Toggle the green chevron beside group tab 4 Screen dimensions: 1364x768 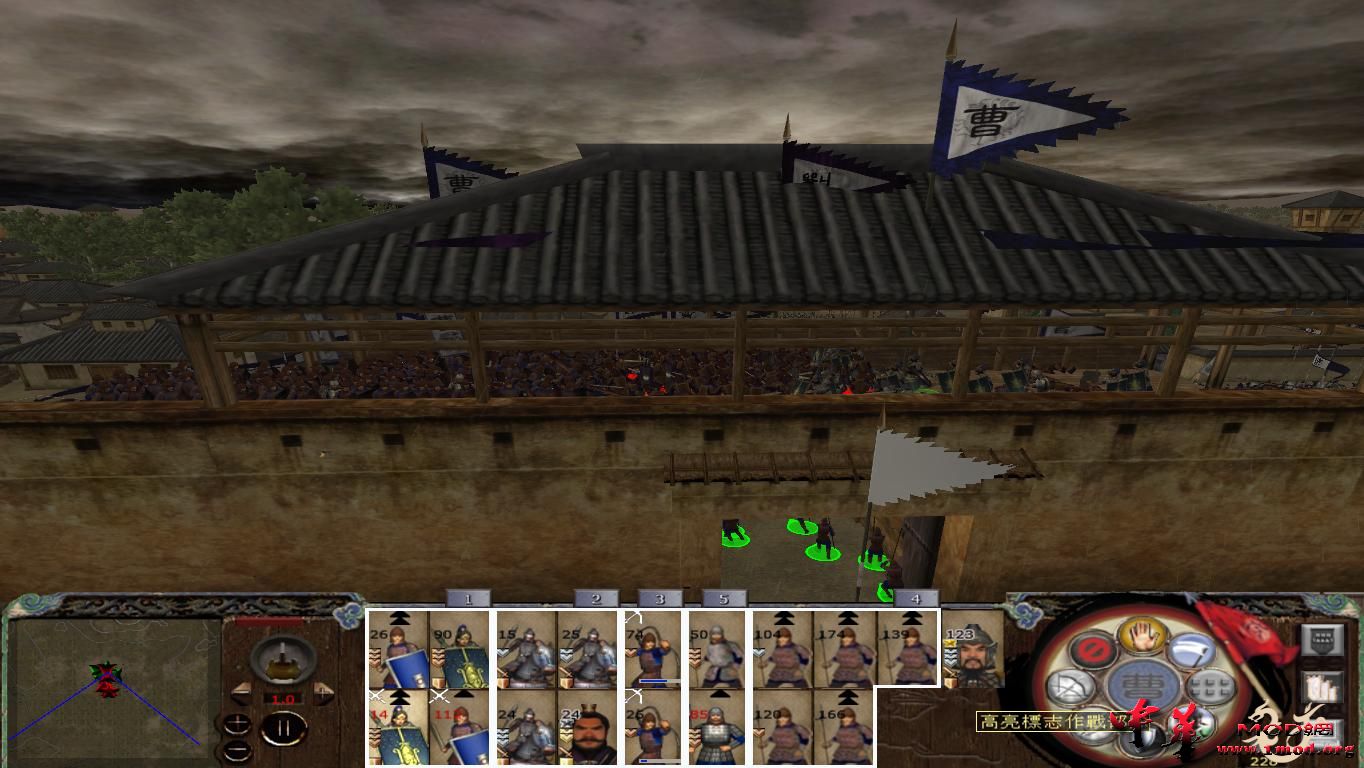tap(885, 596)
